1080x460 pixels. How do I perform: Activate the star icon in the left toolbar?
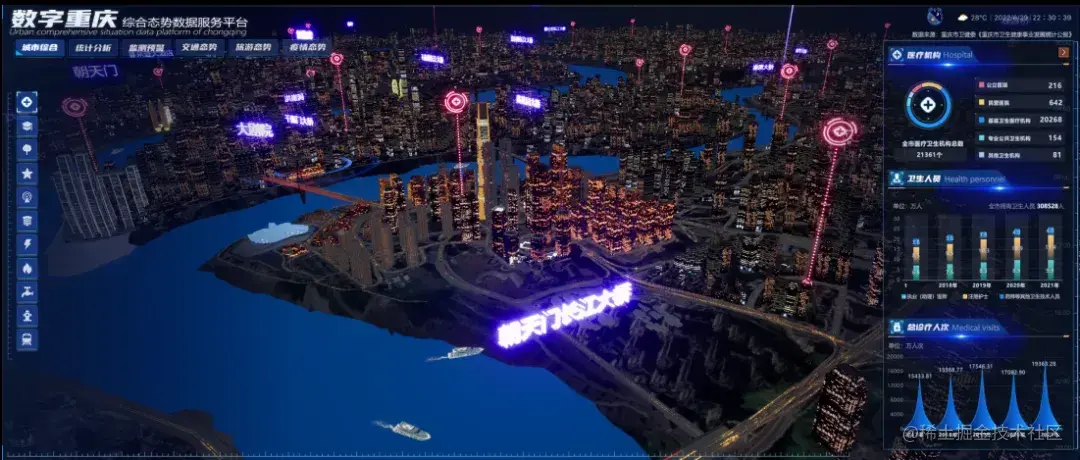pyautogui.click(x=28, y=174)
